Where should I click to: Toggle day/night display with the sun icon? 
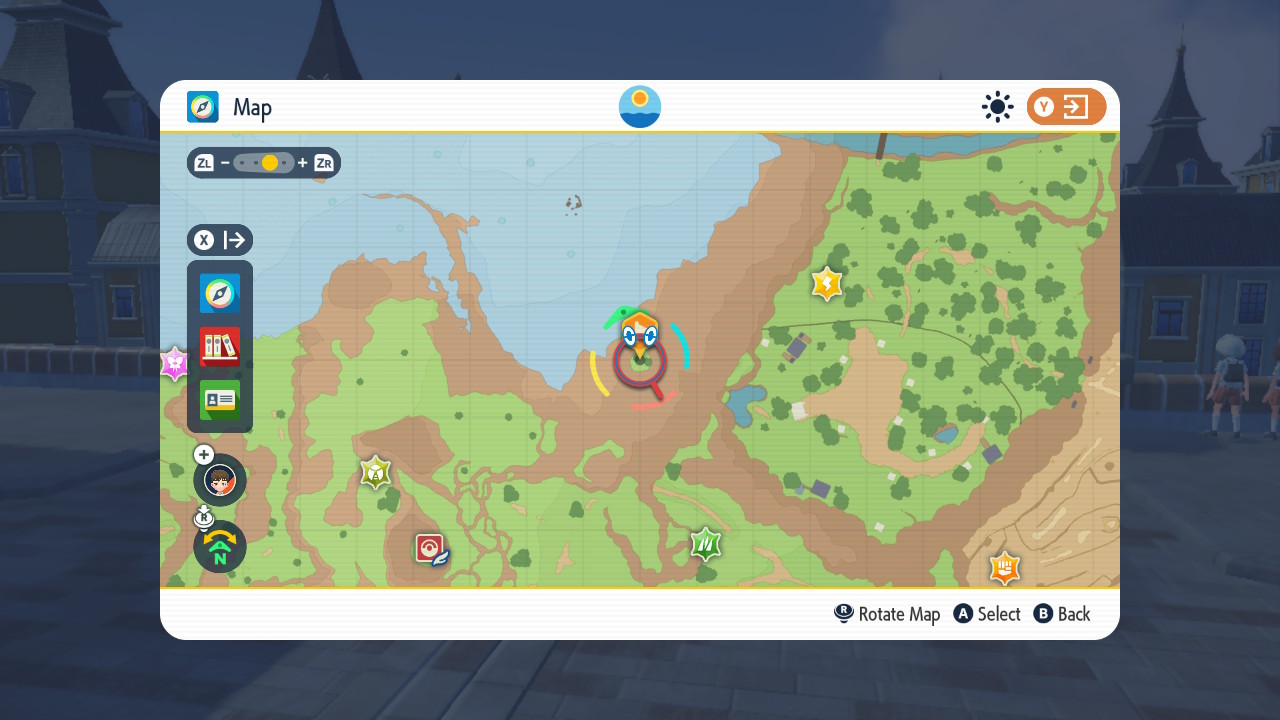pos(997,106)
